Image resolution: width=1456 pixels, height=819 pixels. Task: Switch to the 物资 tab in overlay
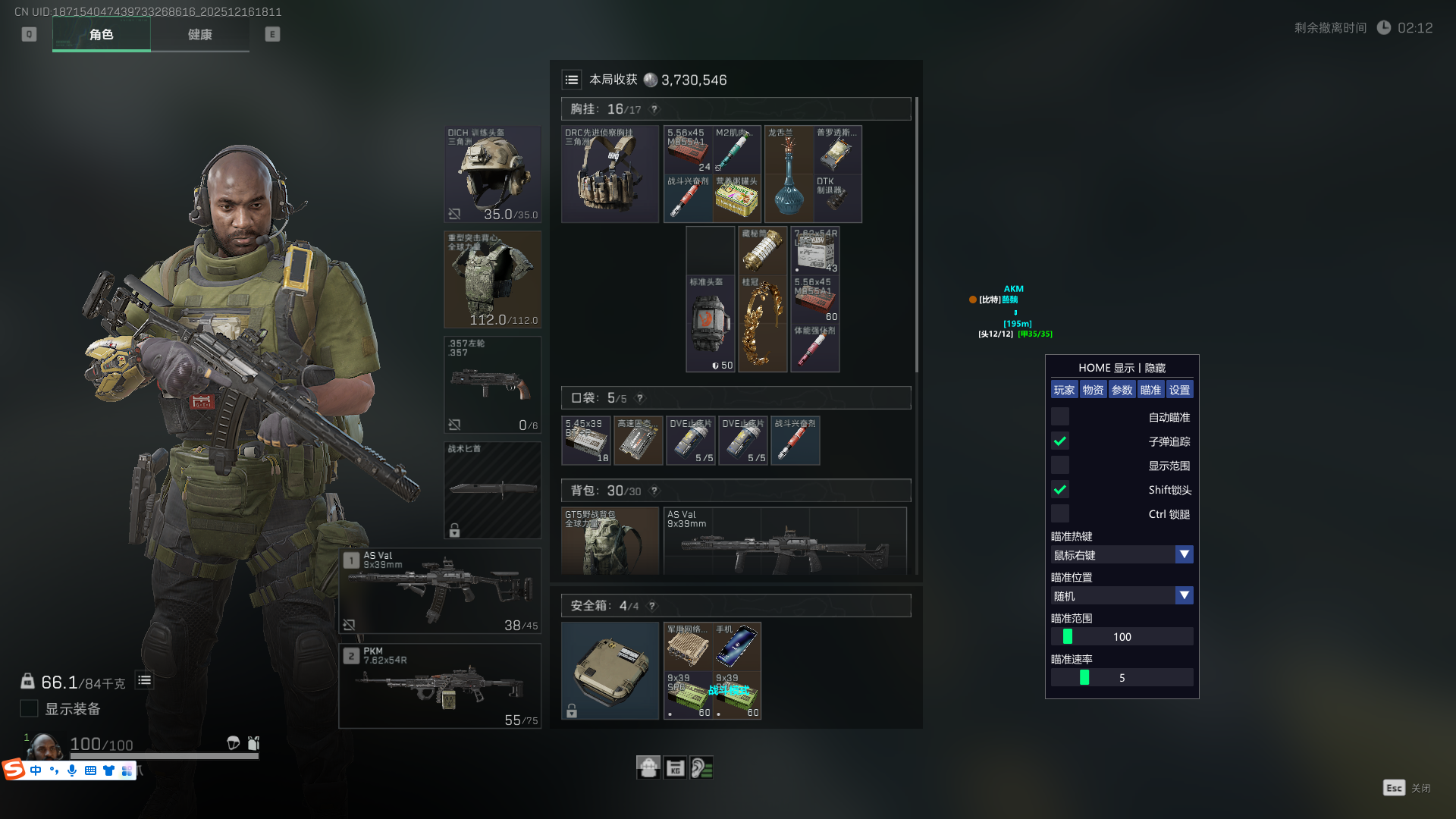(x=1093, y=390)
